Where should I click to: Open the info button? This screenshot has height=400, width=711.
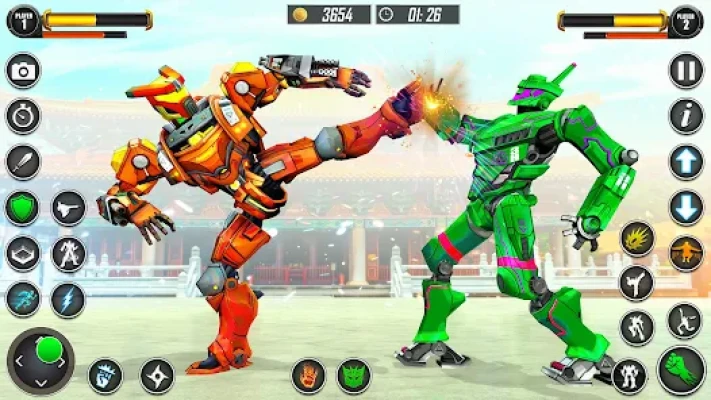[685, 116]
